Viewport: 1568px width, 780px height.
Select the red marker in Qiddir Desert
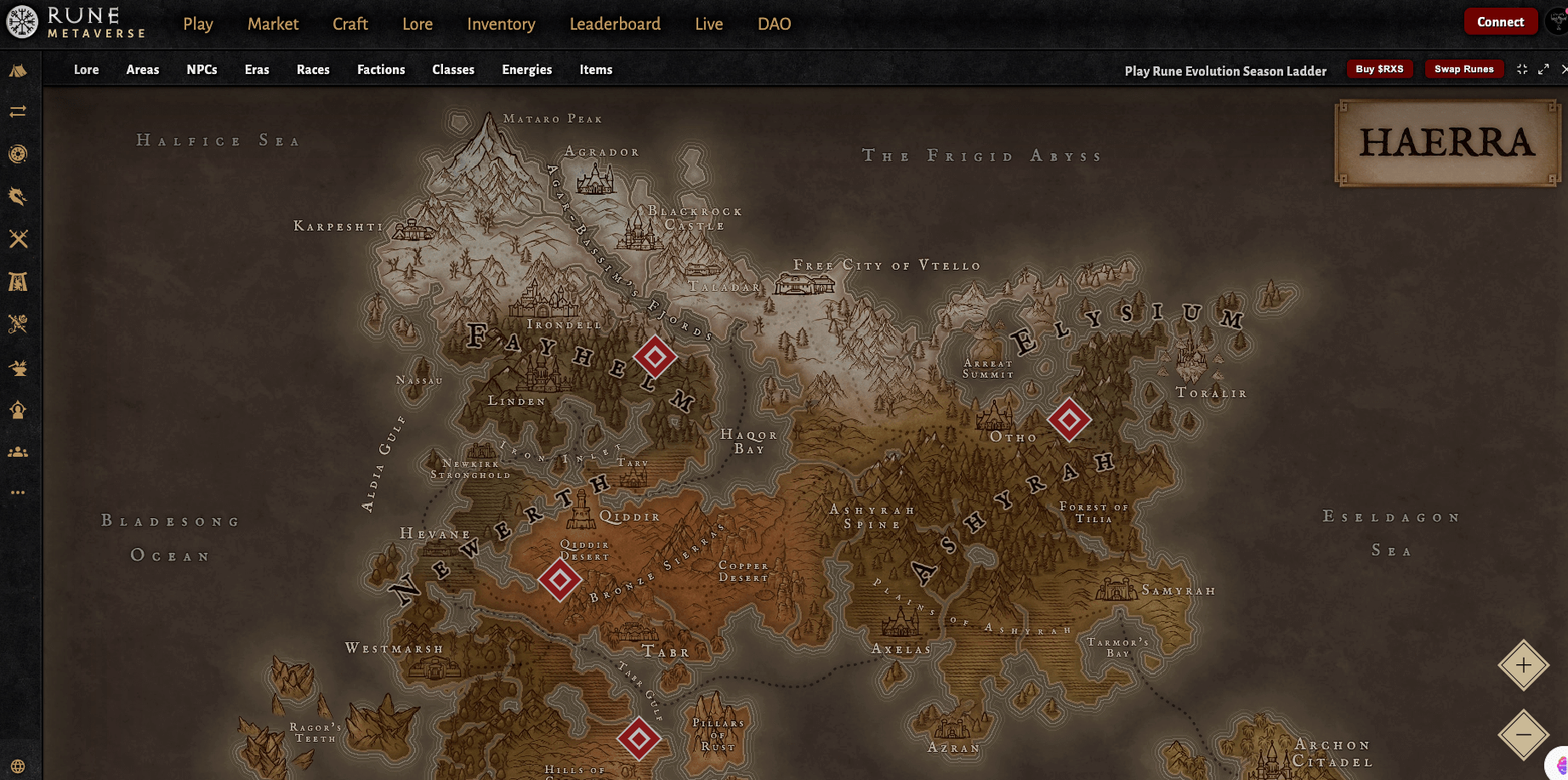tap(560, 580)
